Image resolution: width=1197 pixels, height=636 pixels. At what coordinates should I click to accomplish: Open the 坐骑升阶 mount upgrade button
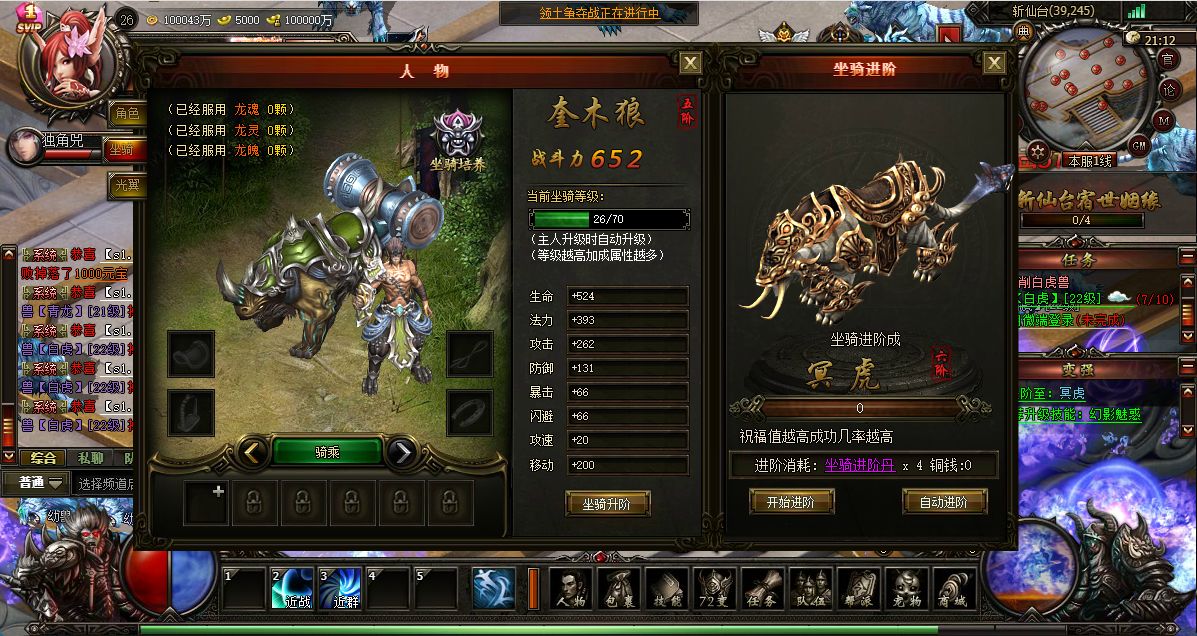[607, 504]
